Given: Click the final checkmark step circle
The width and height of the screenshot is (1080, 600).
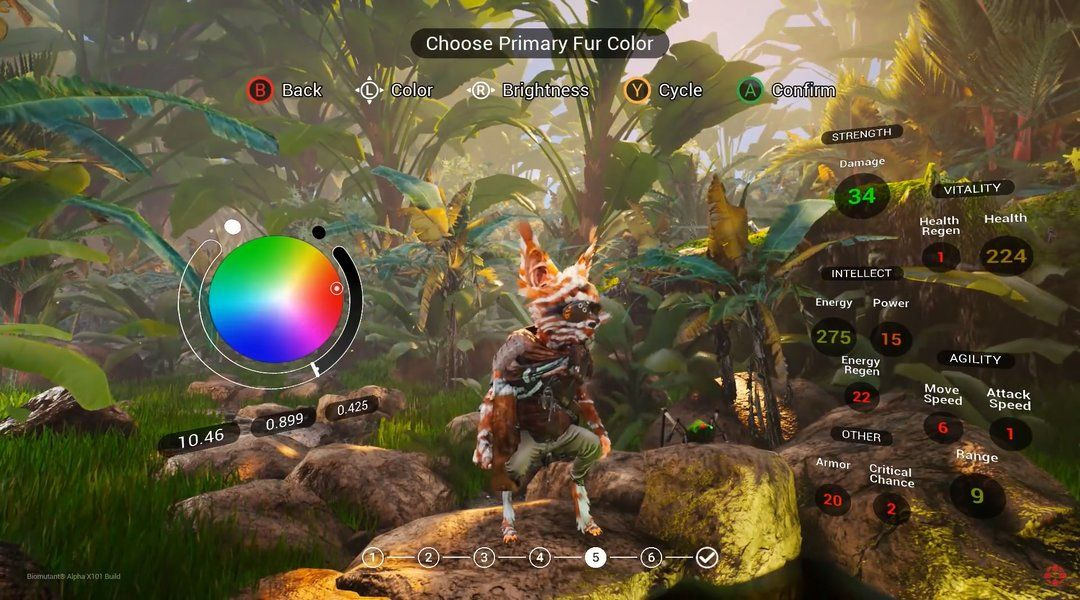Looking at the screenshot, I should (x=707, y=557).
